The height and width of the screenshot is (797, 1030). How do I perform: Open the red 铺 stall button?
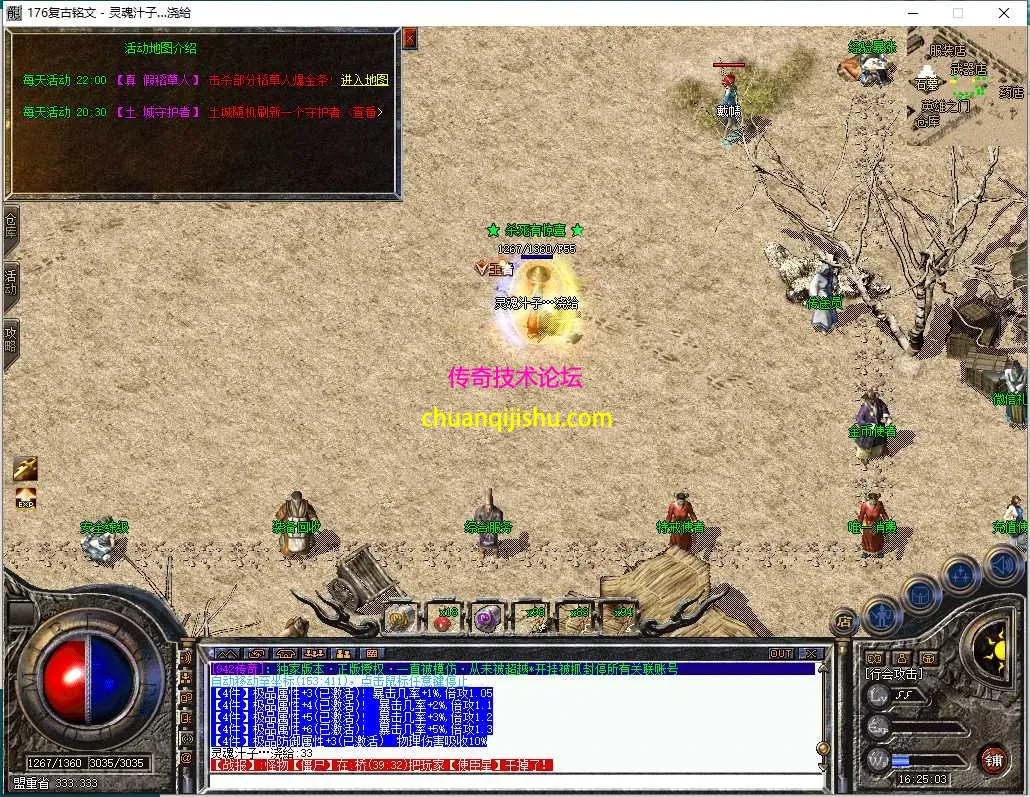[993, 759]
